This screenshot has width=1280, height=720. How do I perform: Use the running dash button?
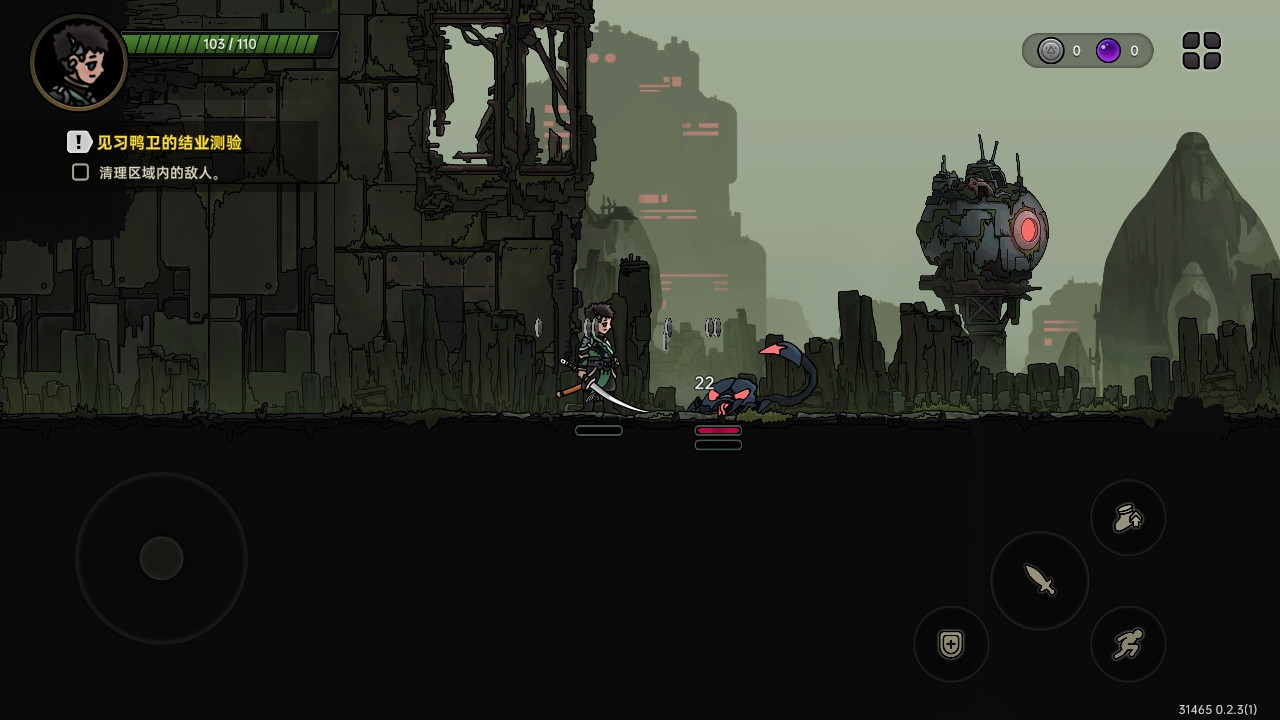1128,644
